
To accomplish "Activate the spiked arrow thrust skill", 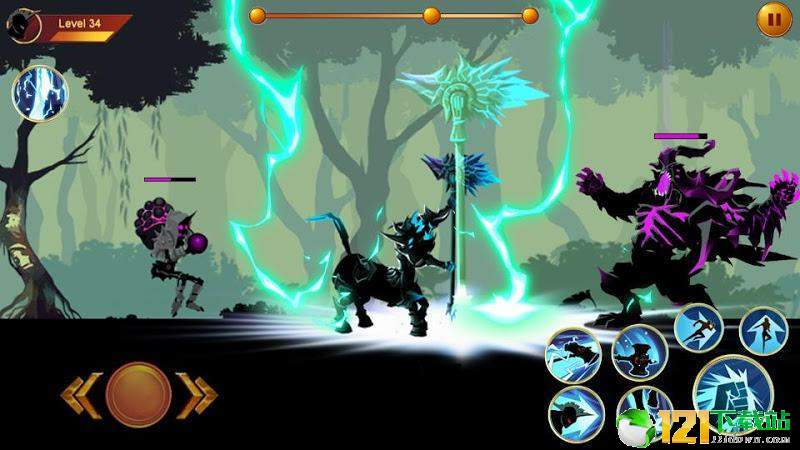I will point(576,414).
